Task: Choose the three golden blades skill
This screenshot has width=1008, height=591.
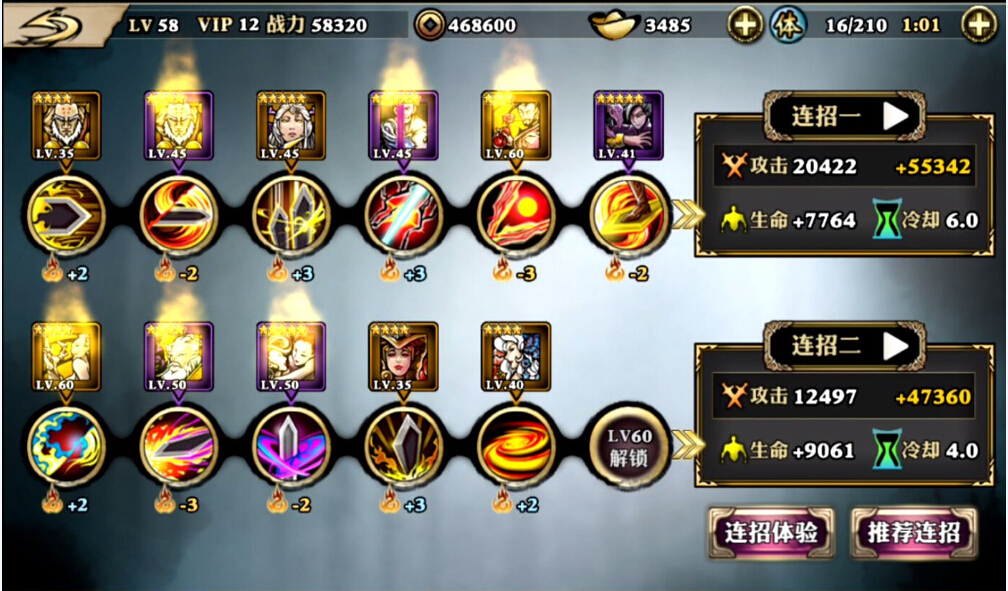Action: click(x=290, y=215)
